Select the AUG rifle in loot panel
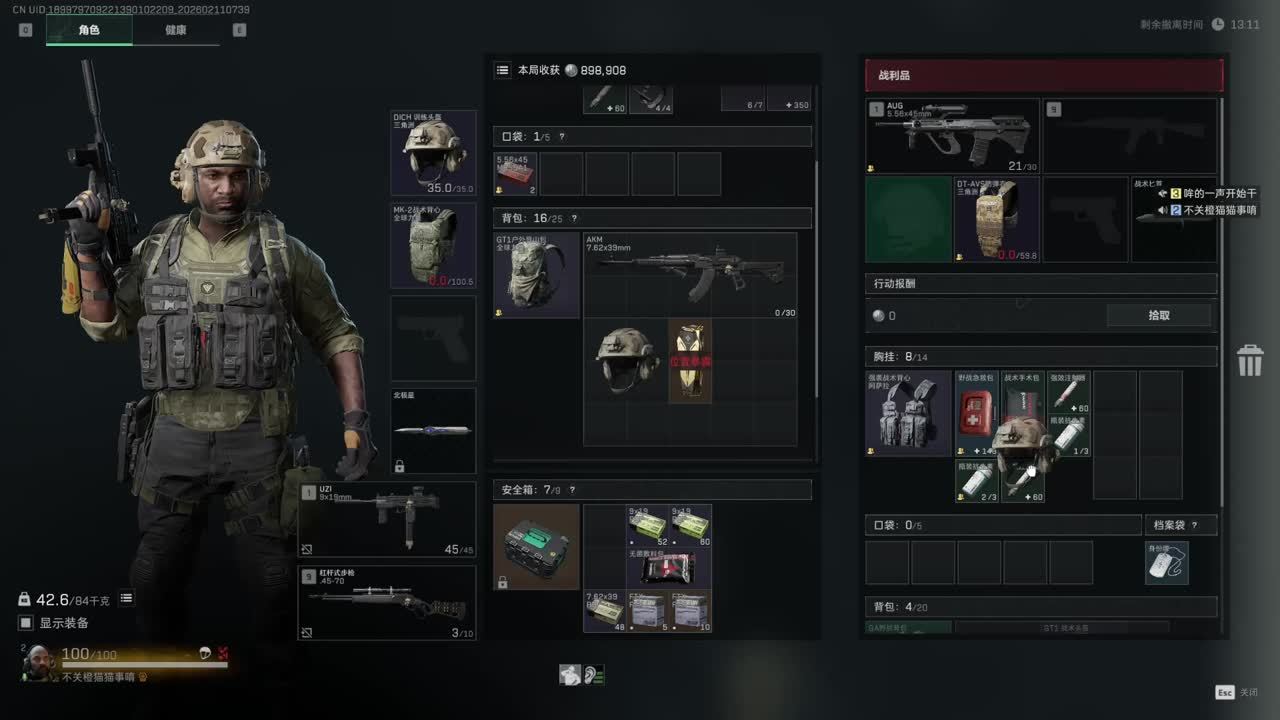This screenshot has height=720, width=1280. [952, 135]
